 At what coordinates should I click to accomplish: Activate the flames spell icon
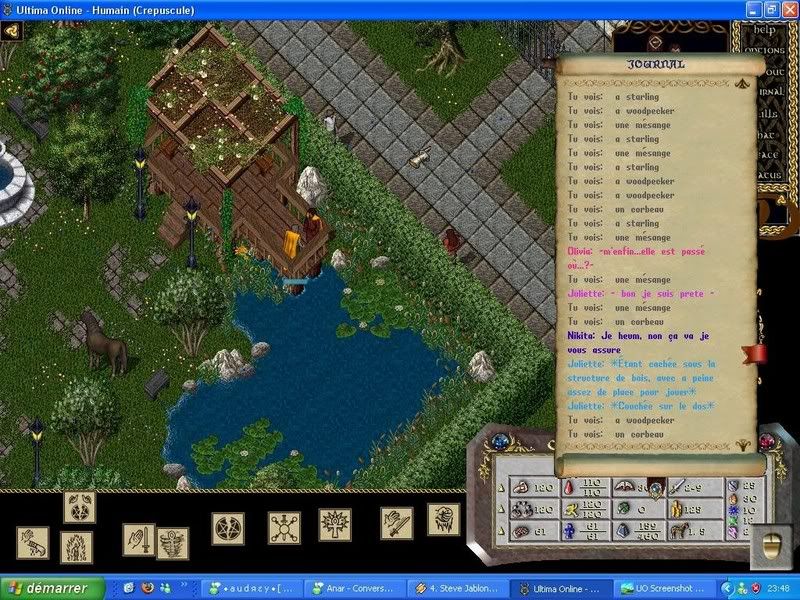pos(77,547)
